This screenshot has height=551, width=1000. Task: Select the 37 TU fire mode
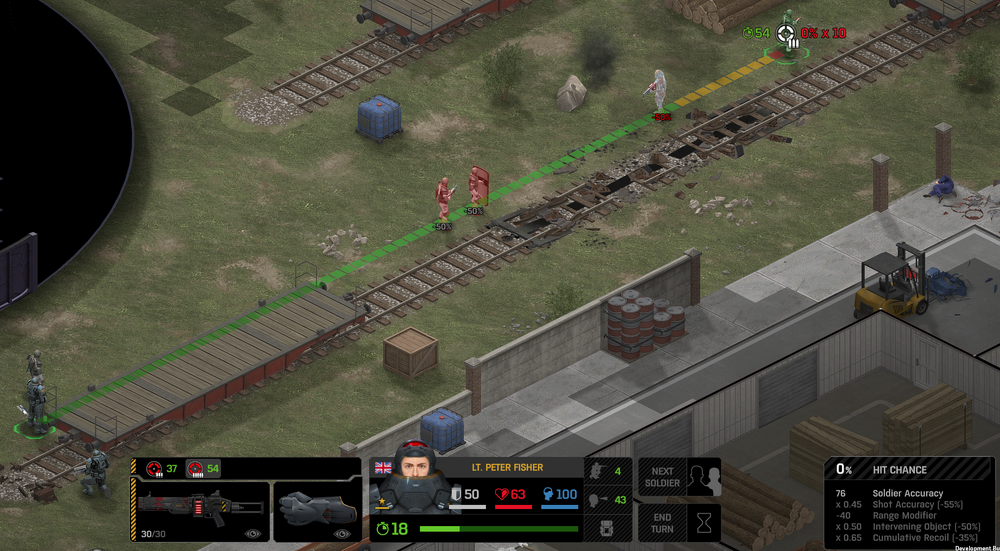click(x=164, y=468)
